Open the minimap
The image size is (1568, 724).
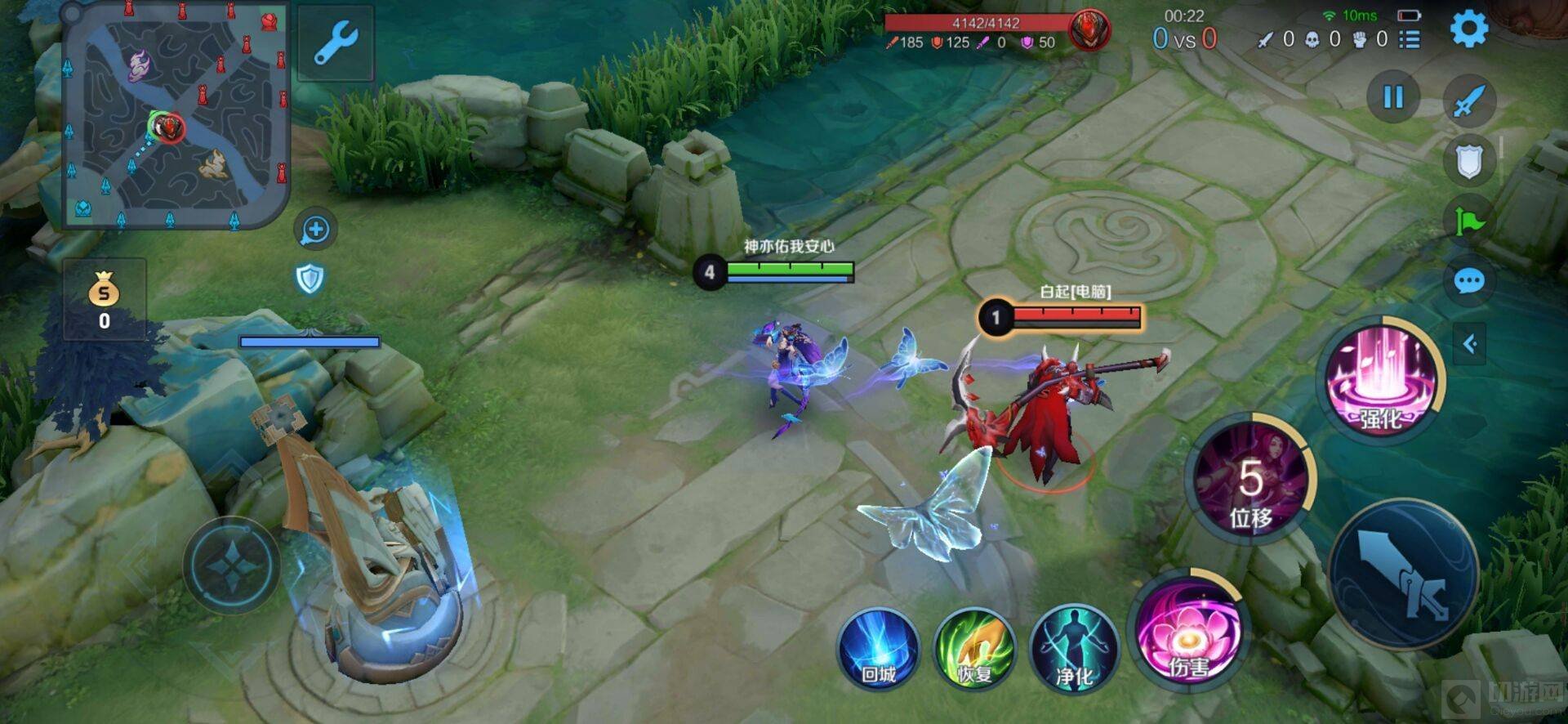coord(176,114)
